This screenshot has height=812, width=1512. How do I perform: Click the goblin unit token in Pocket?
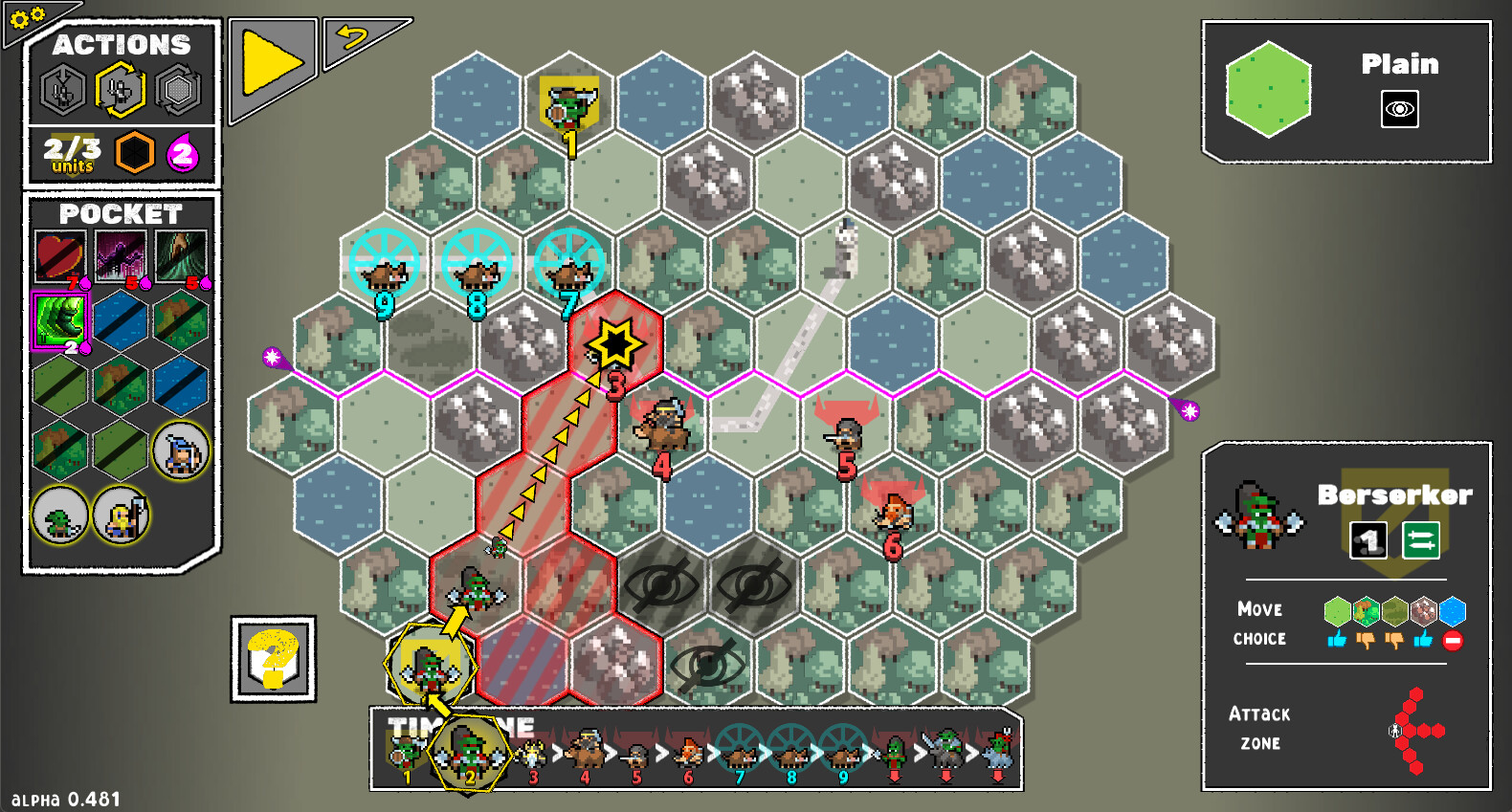pyautogui.click(x=57, y=516)
